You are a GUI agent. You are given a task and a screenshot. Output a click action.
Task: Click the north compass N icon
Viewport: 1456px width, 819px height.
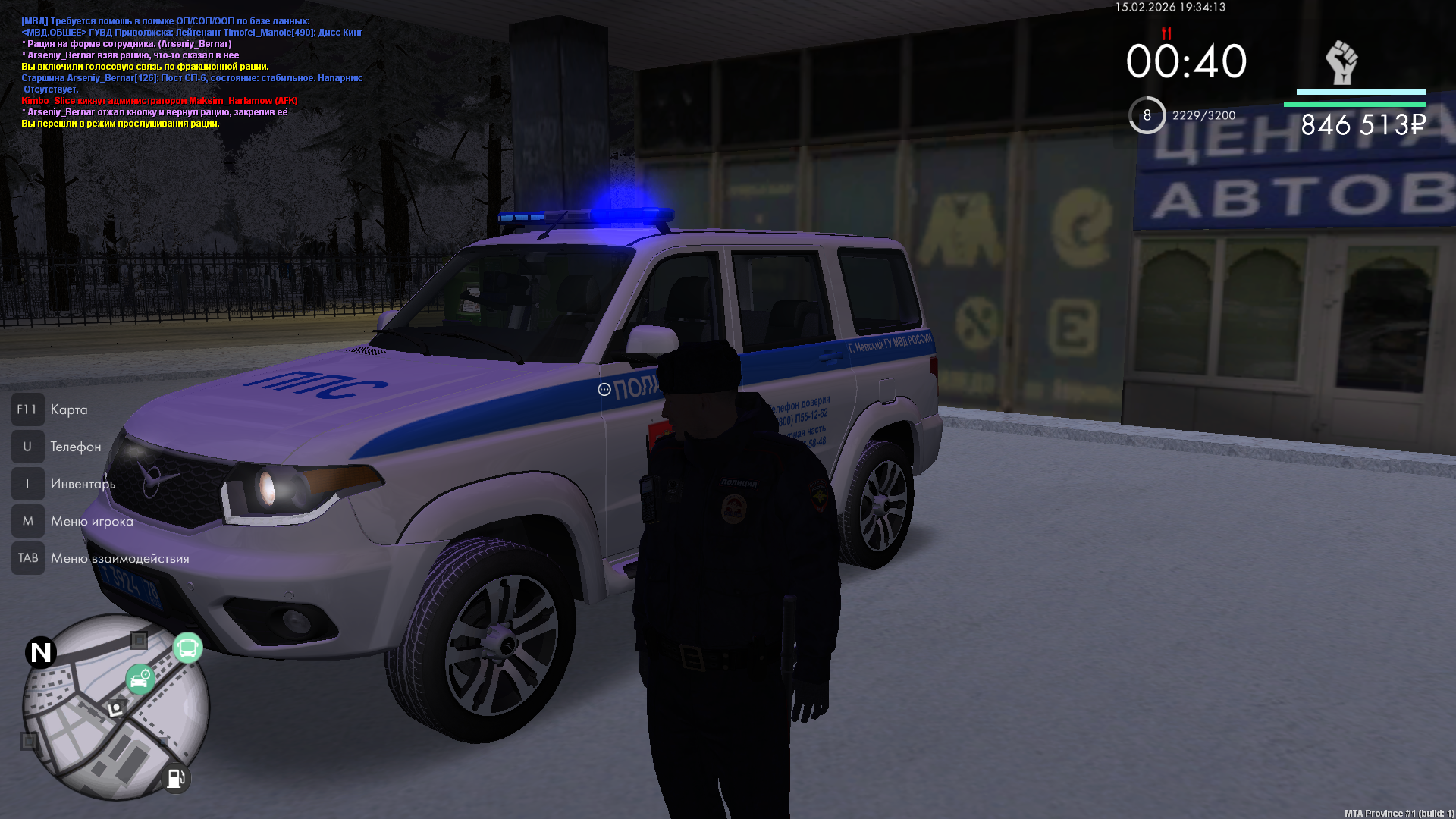41,652
